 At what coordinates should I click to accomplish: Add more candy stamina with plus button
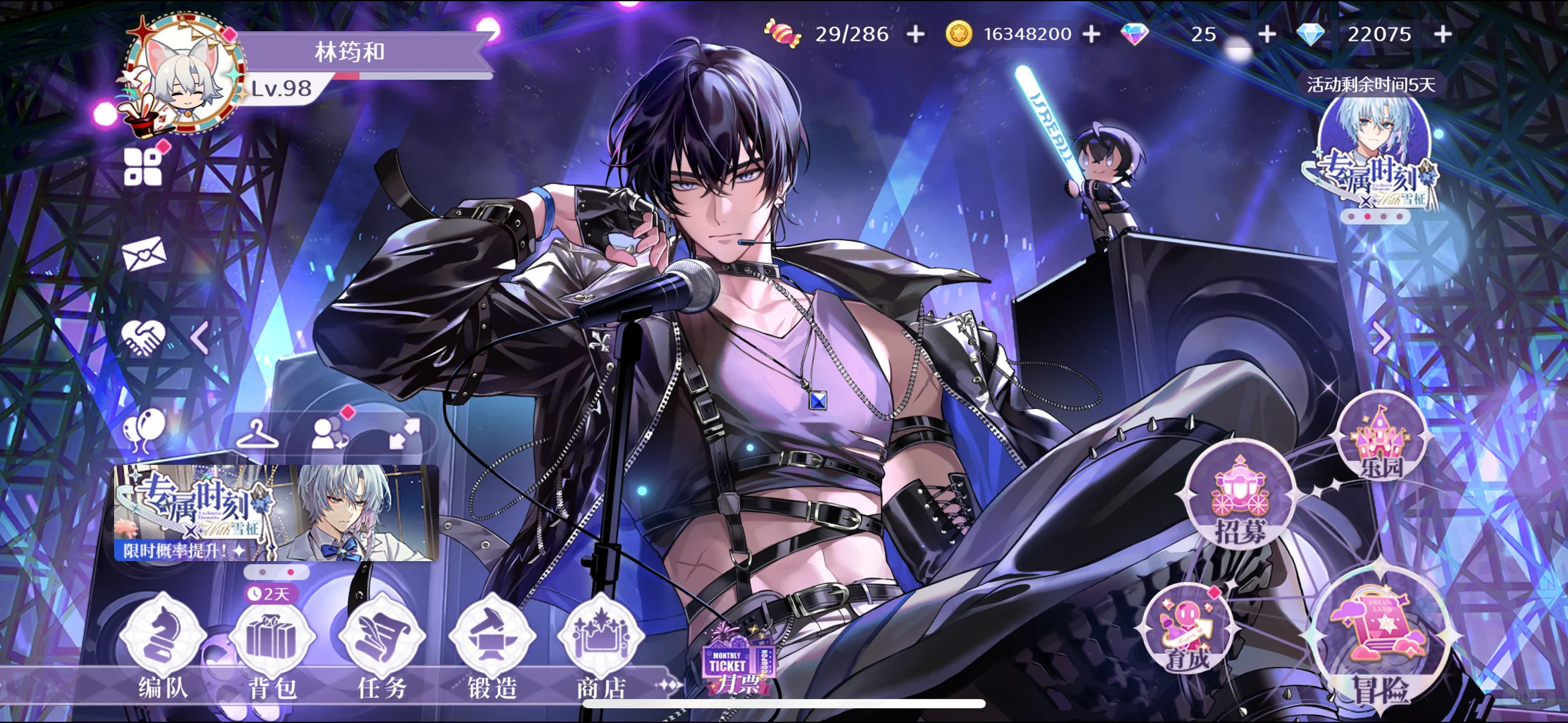point(916,33)
